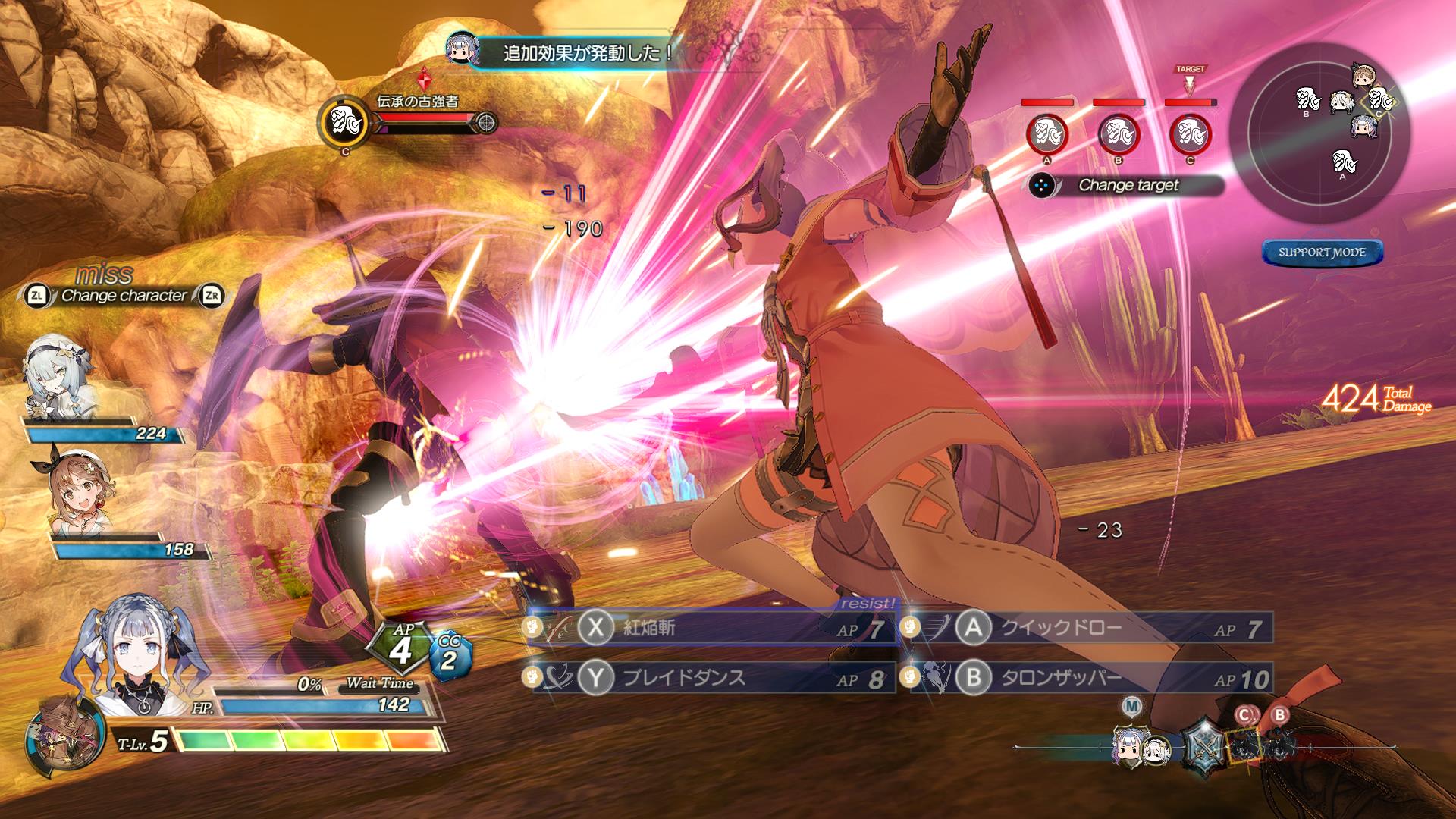Activate the ブレイドダンス skill
The image size is (1456, 819).
click(x=713, y=678)
